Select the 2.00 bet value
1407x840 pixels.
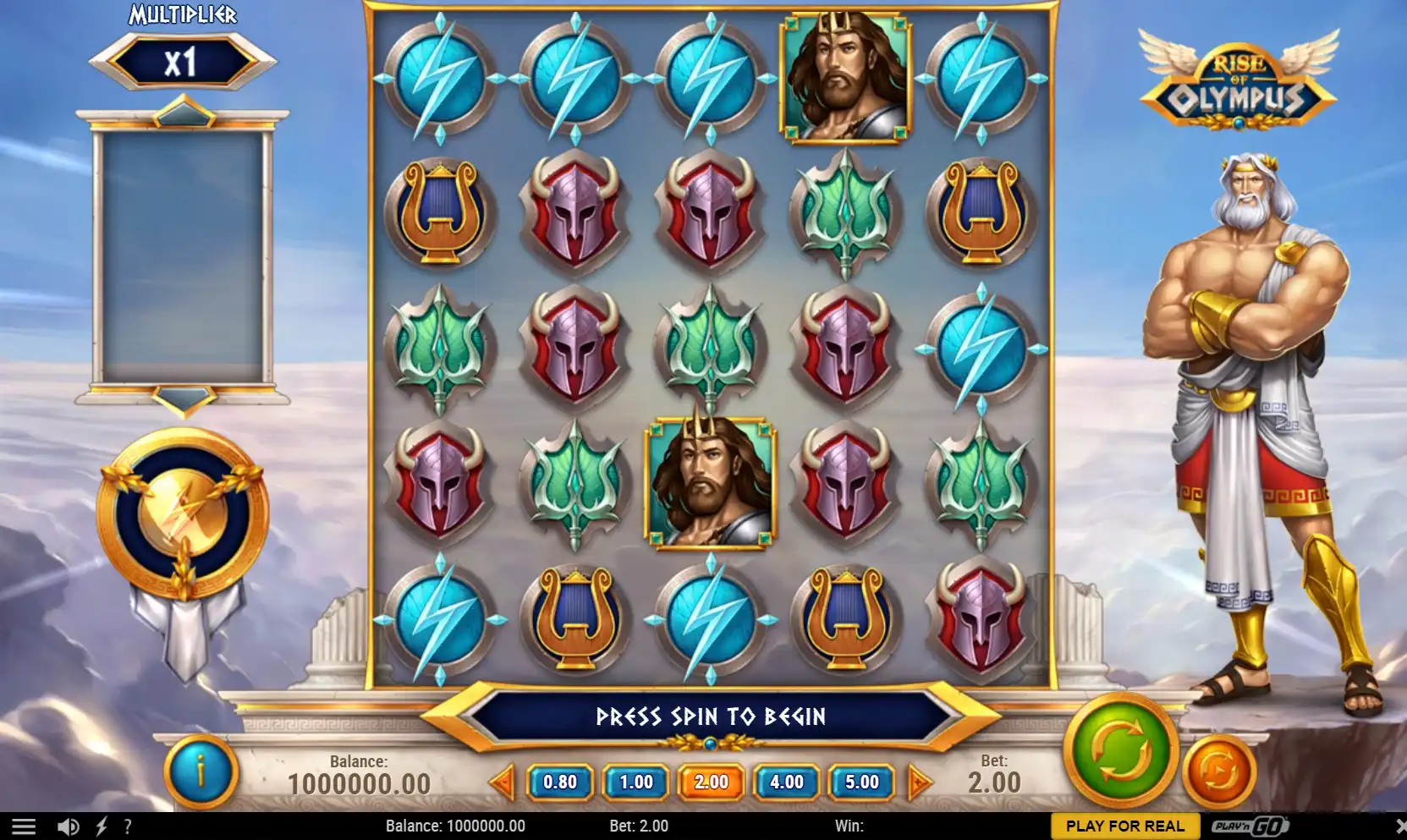tap(711, 782)
